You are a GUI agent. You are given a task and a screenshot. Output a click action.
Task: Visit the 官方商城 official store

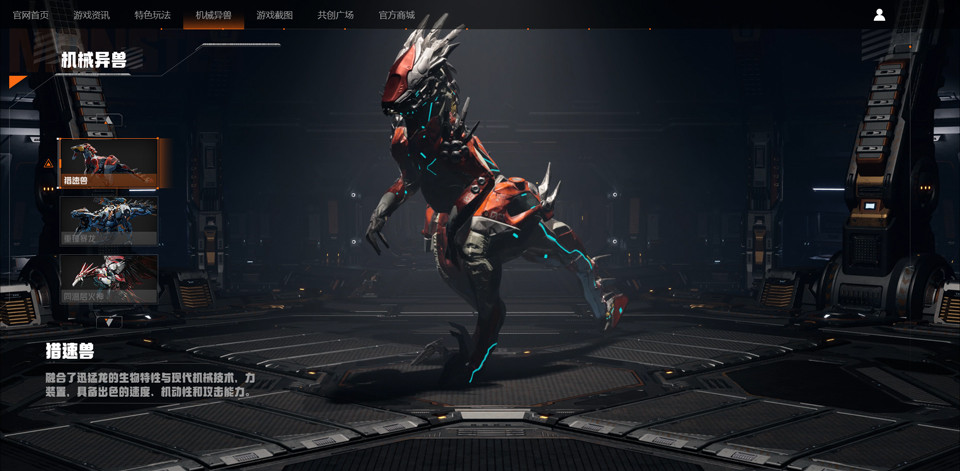(396, 15)
